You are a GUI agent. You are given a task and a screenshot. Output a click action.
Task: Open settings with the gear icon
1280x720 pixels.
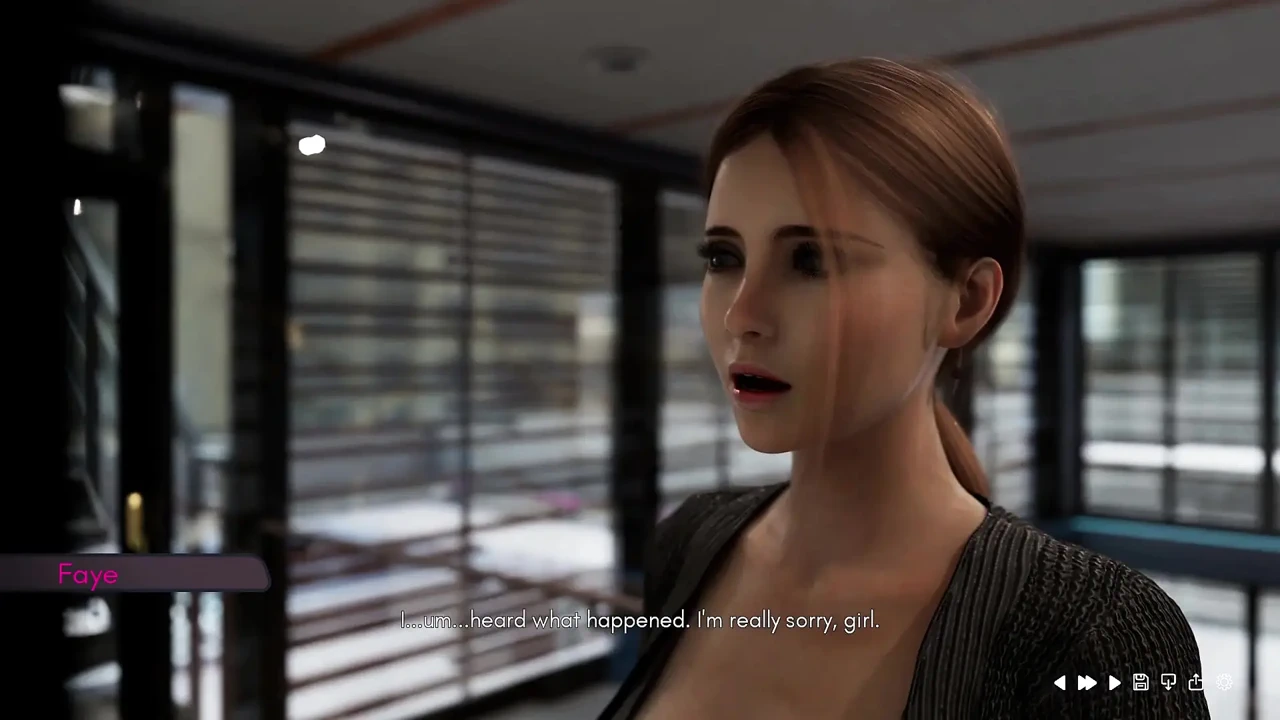tap(1224, 683)
